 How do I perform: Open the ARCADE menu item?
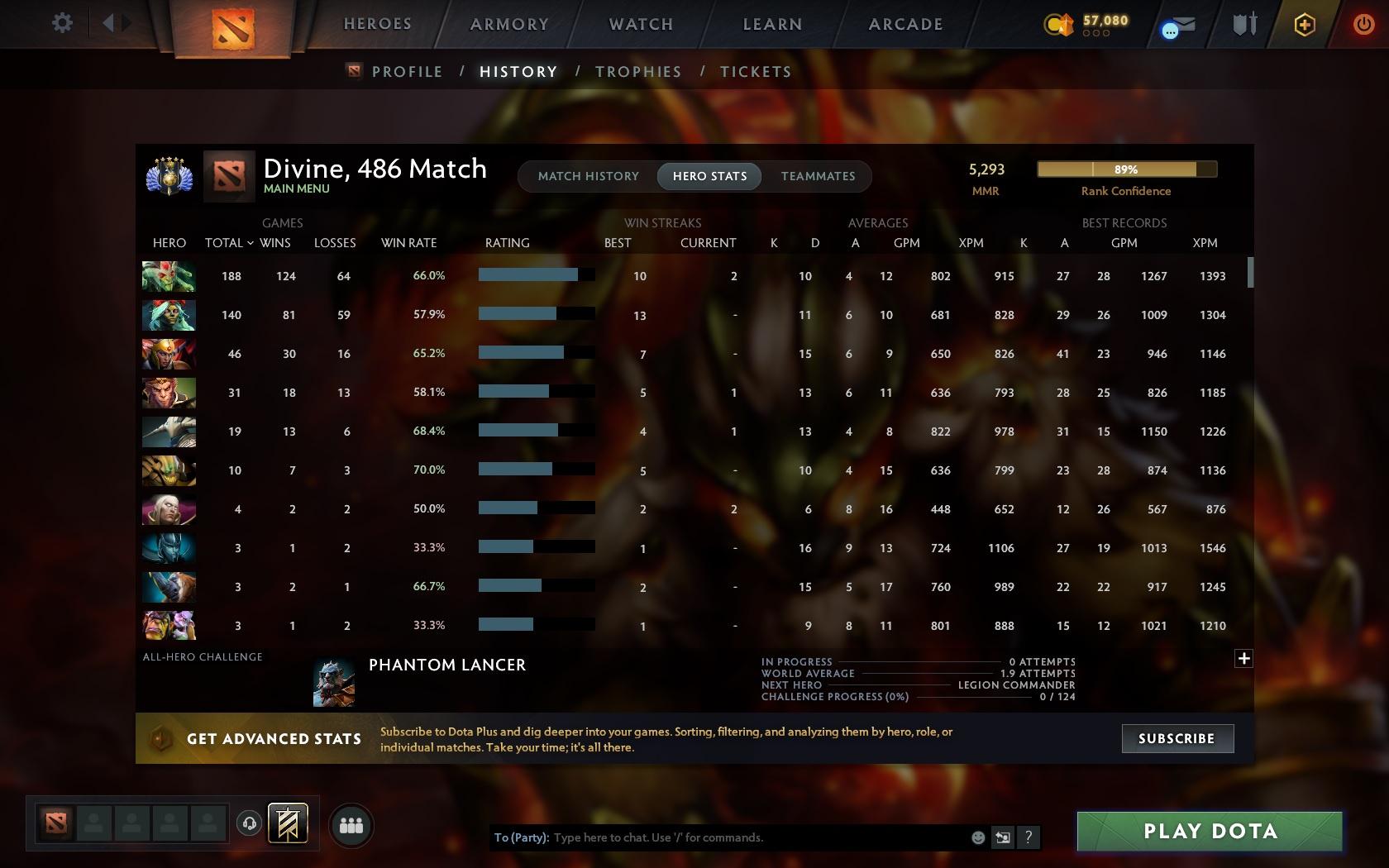point(905,24)
